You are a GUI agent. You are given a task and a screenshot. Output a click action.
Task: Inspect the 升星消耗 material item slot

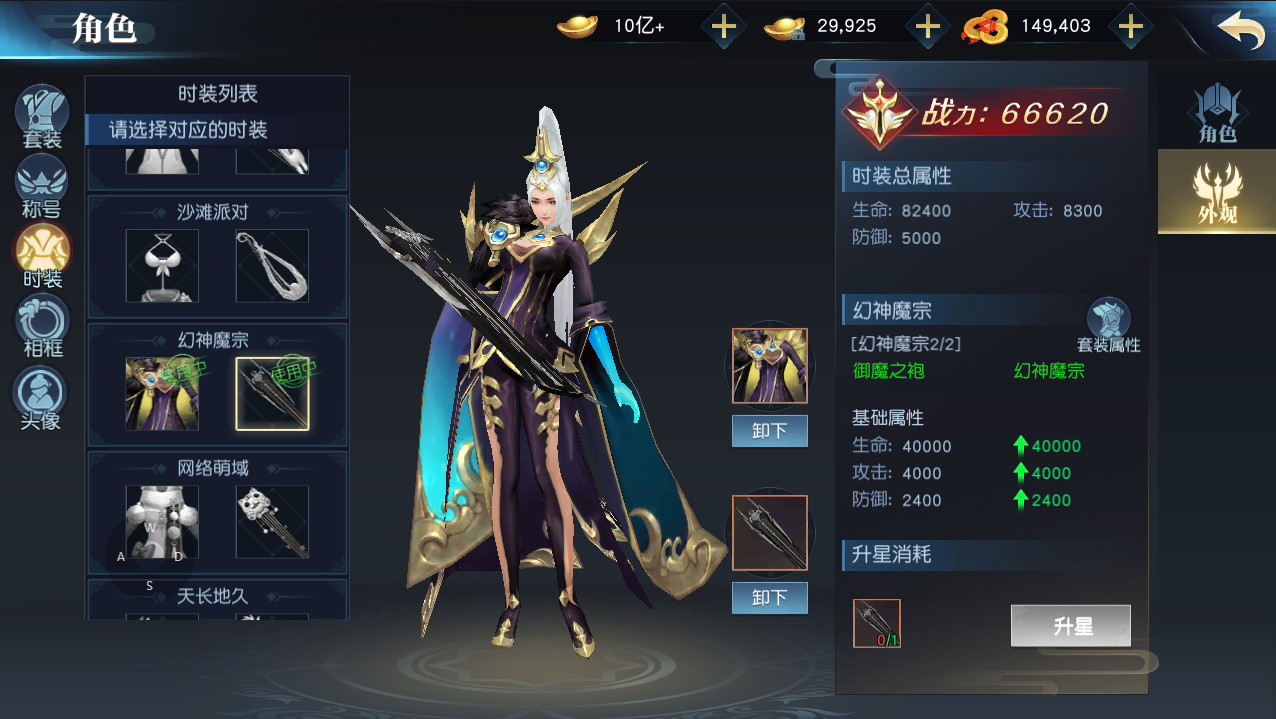coord(877,623)
